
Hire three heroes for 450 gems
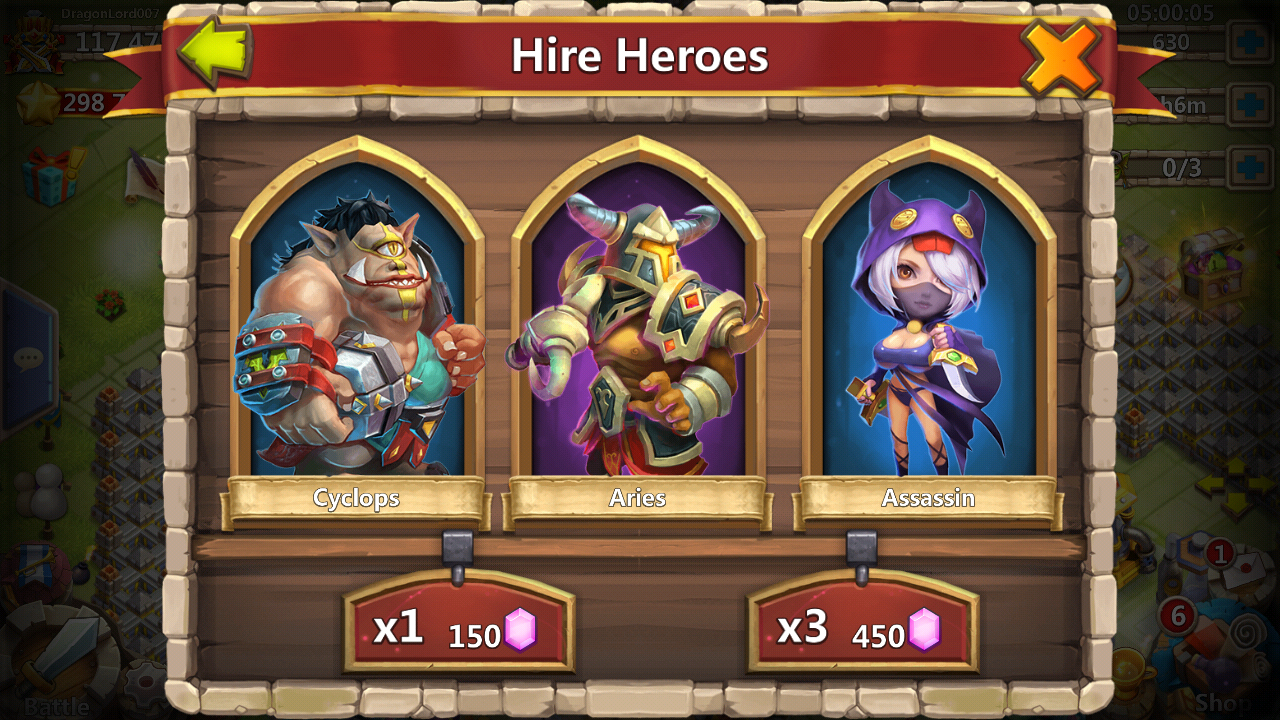pyautogui.click(x=863, y=628)
